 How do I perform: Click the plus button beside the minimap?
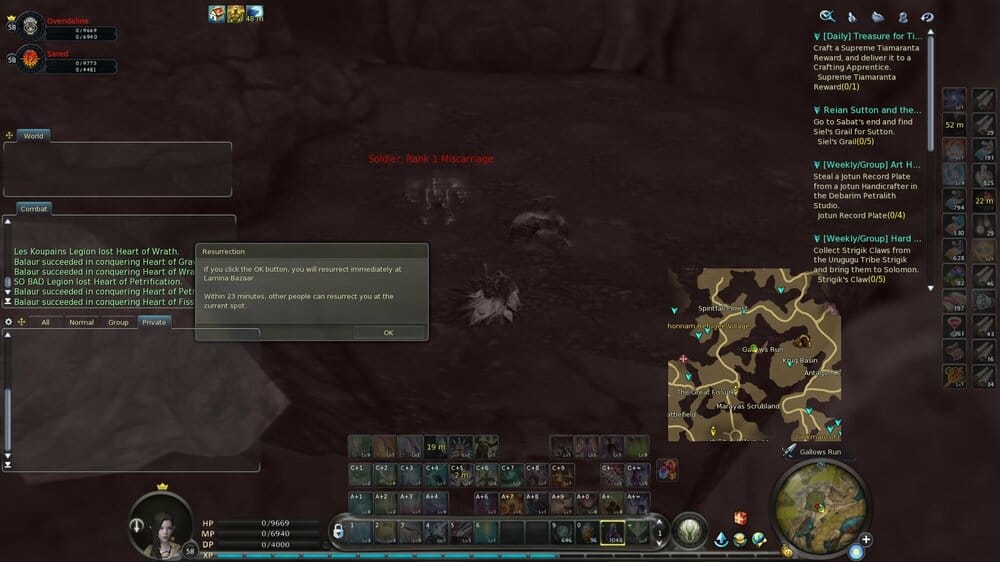pos(866,539)
